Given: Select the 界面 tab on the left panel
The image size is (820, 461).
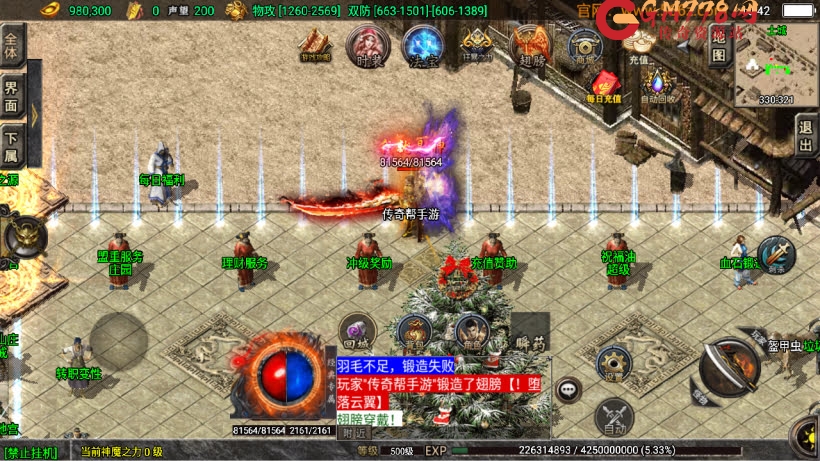Looking at the screenshot, I should (x=12, y=93).
